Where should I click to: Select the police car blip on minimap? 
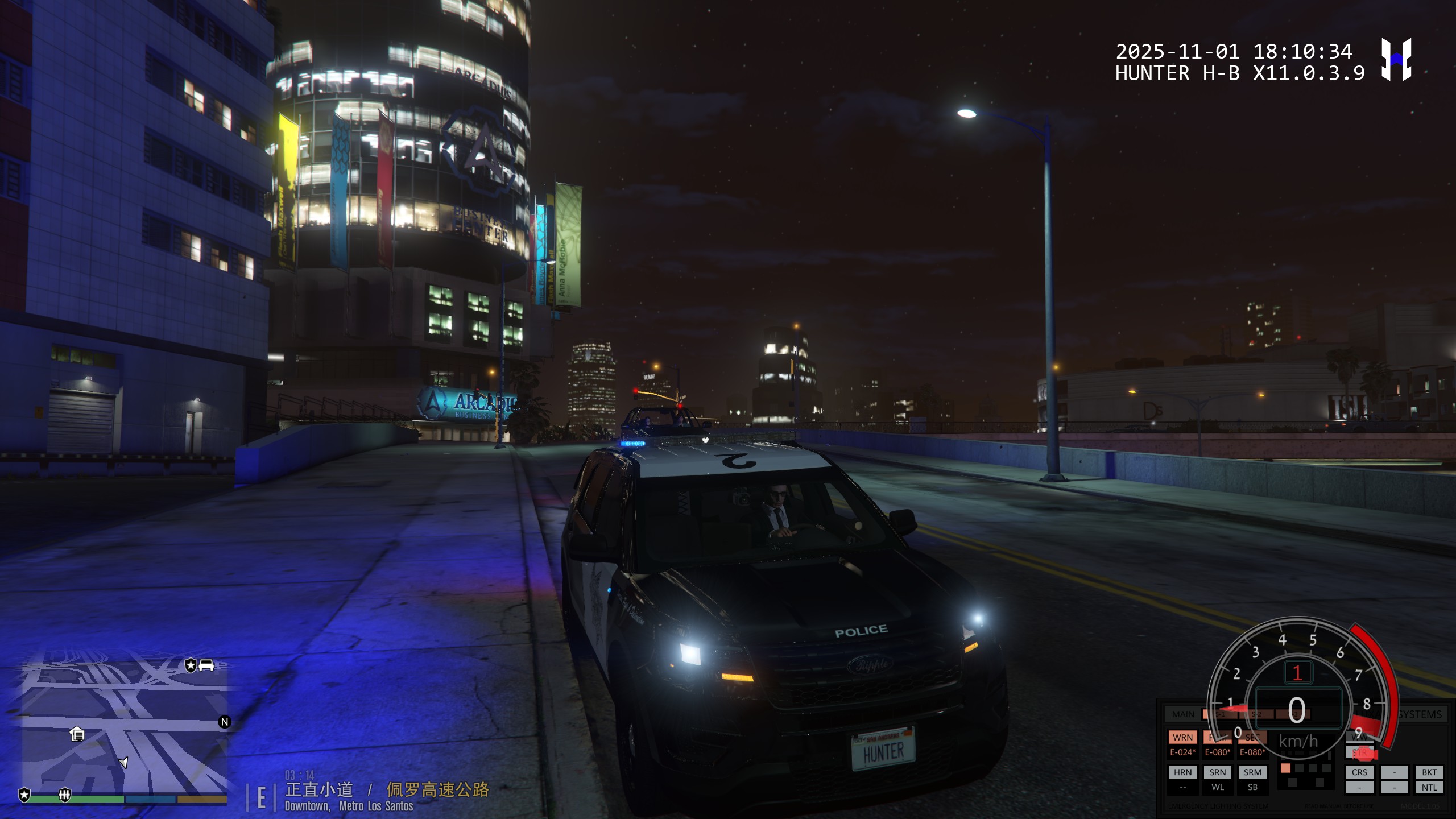[x=206, y=665]
